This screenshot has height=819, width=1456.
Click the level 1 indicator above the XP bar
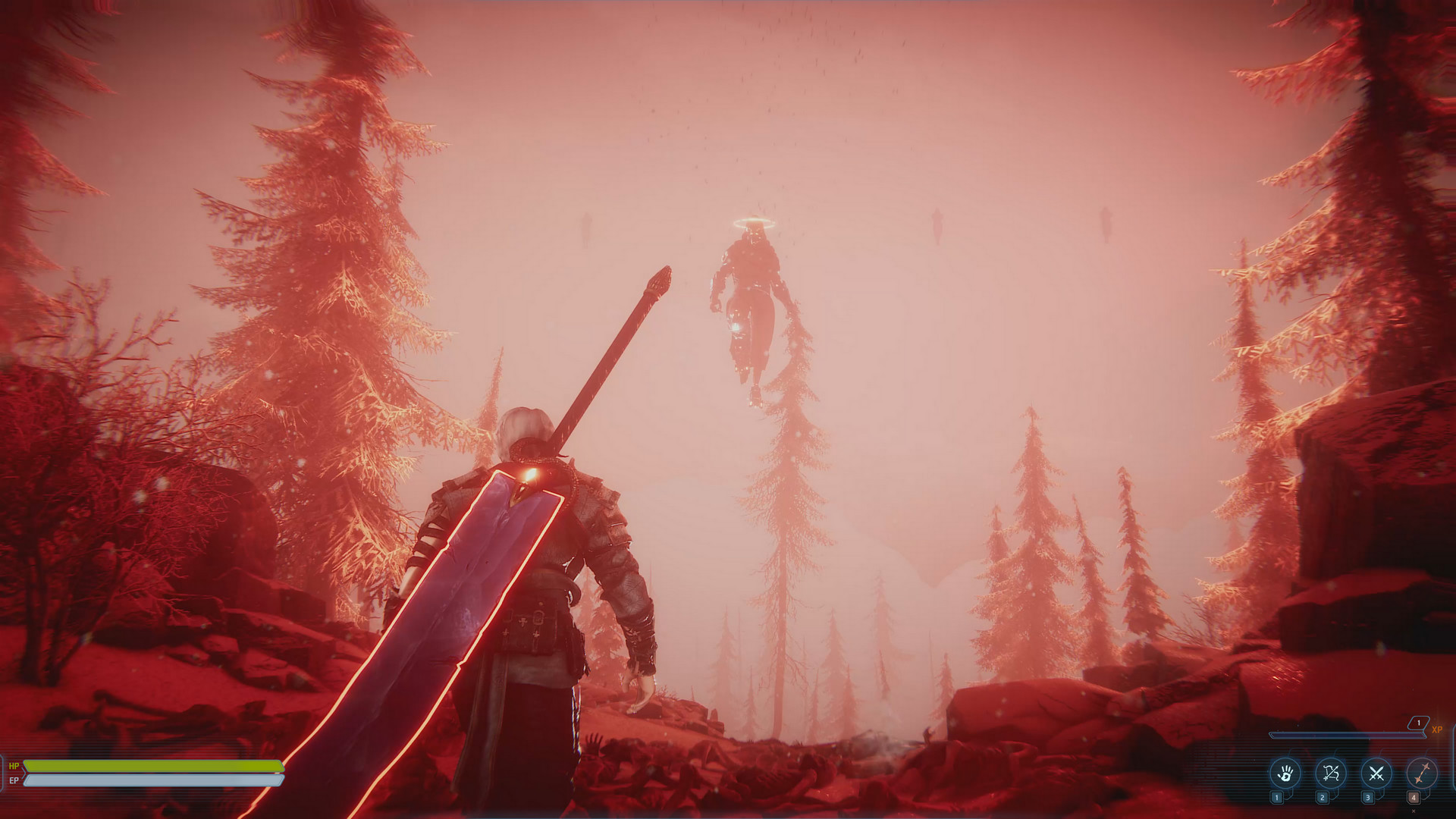(x=1419, y=723)
